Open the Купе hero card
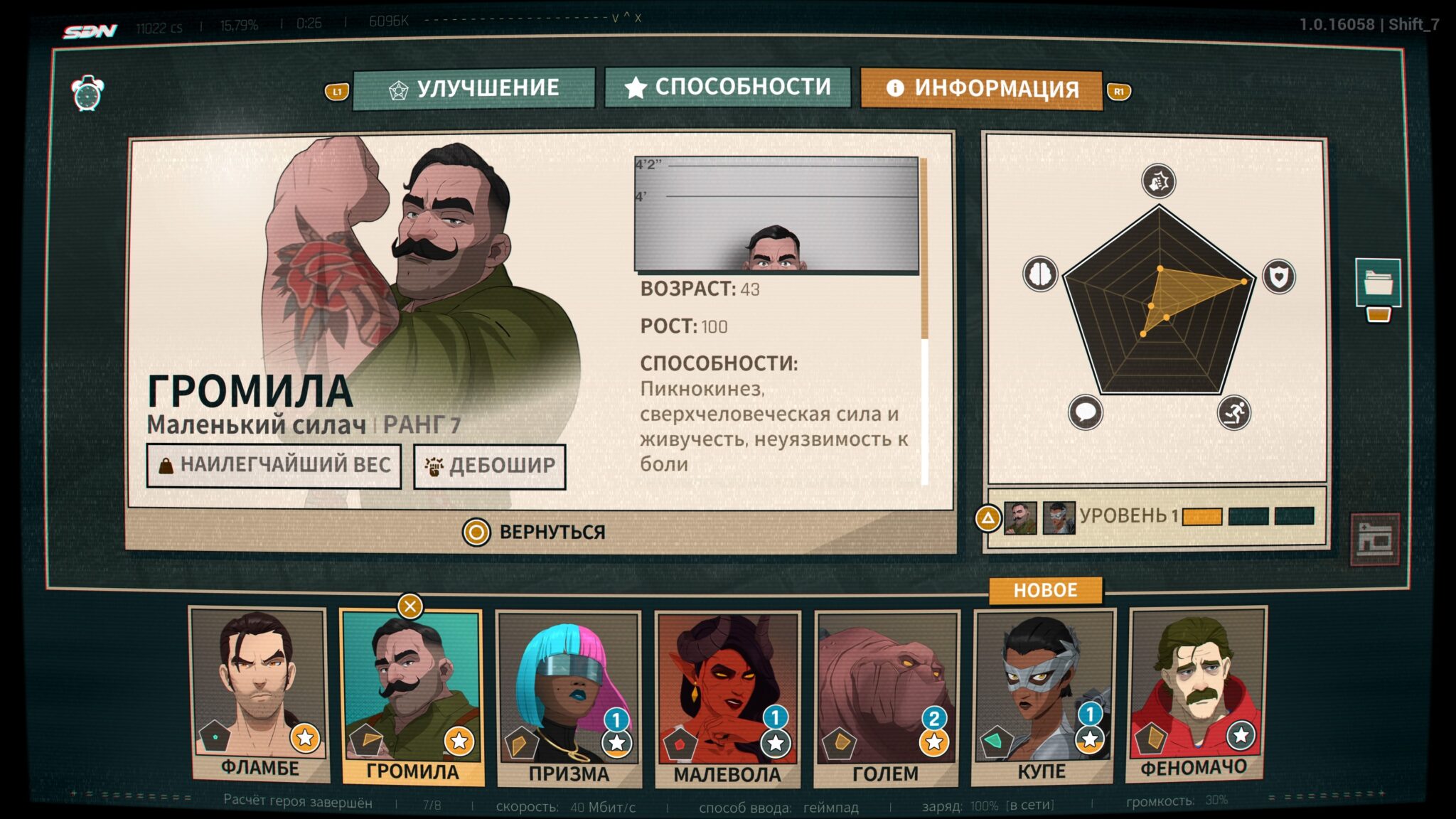 click(1042, 697)
